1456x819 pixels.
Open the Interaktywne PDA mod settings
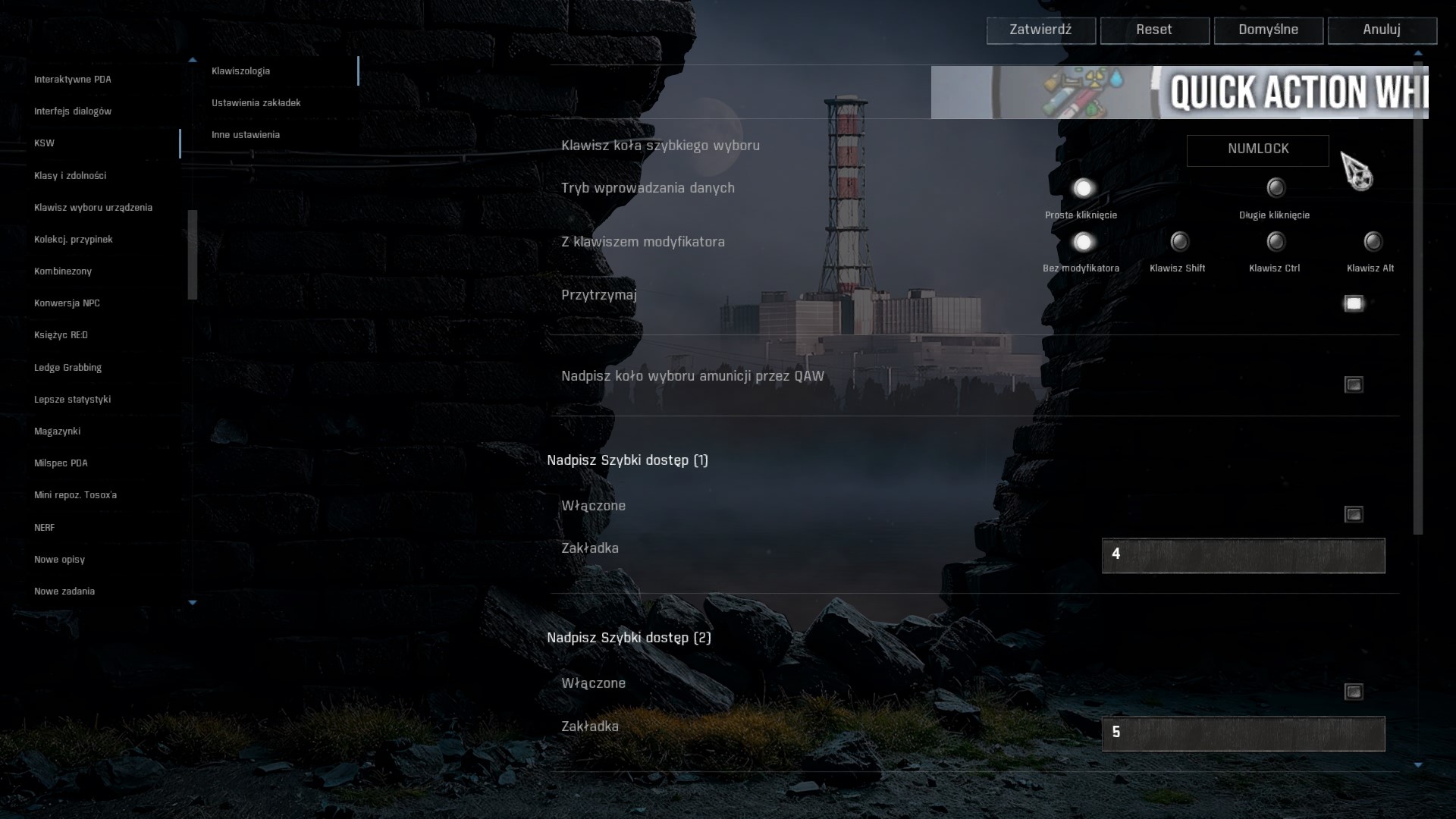click(73, 80)
